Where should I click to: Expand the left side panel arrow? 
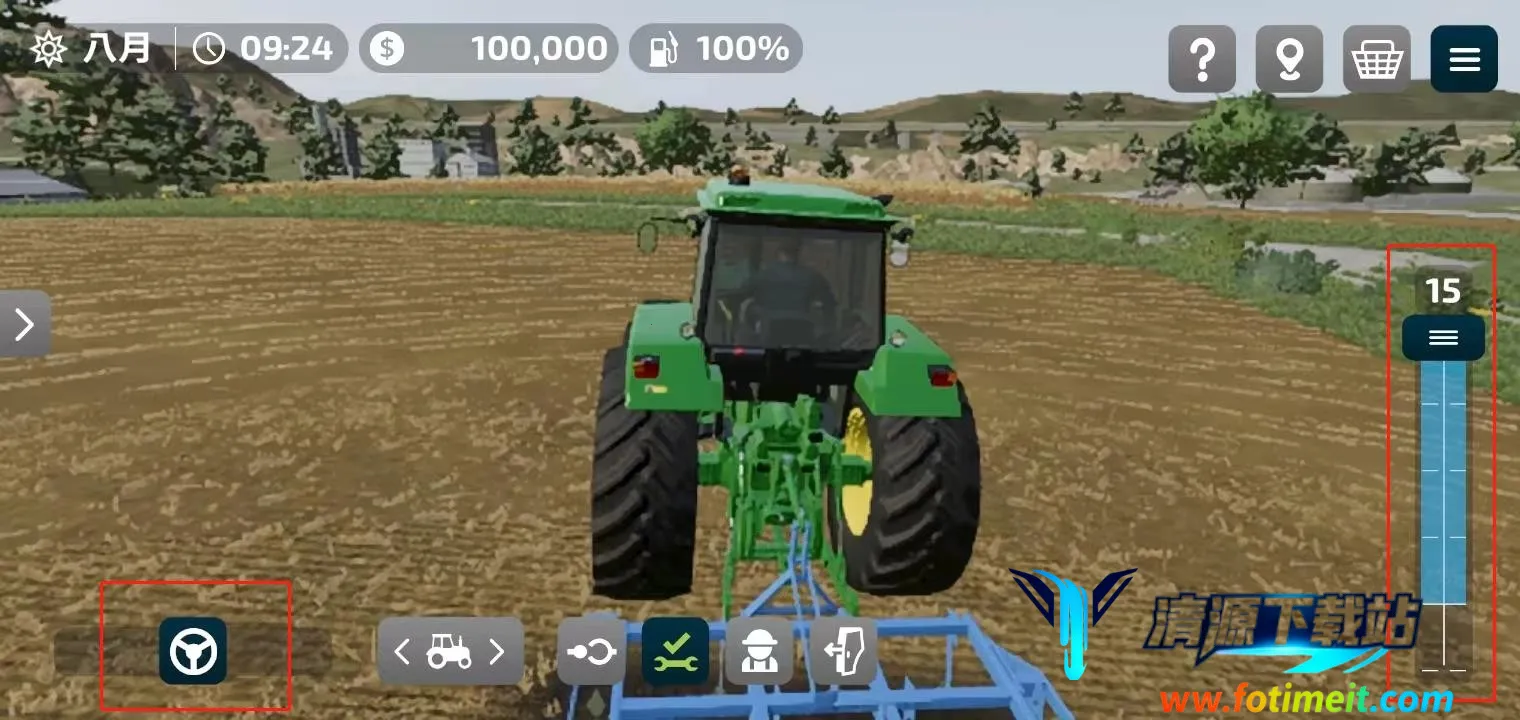coord(25,324)
